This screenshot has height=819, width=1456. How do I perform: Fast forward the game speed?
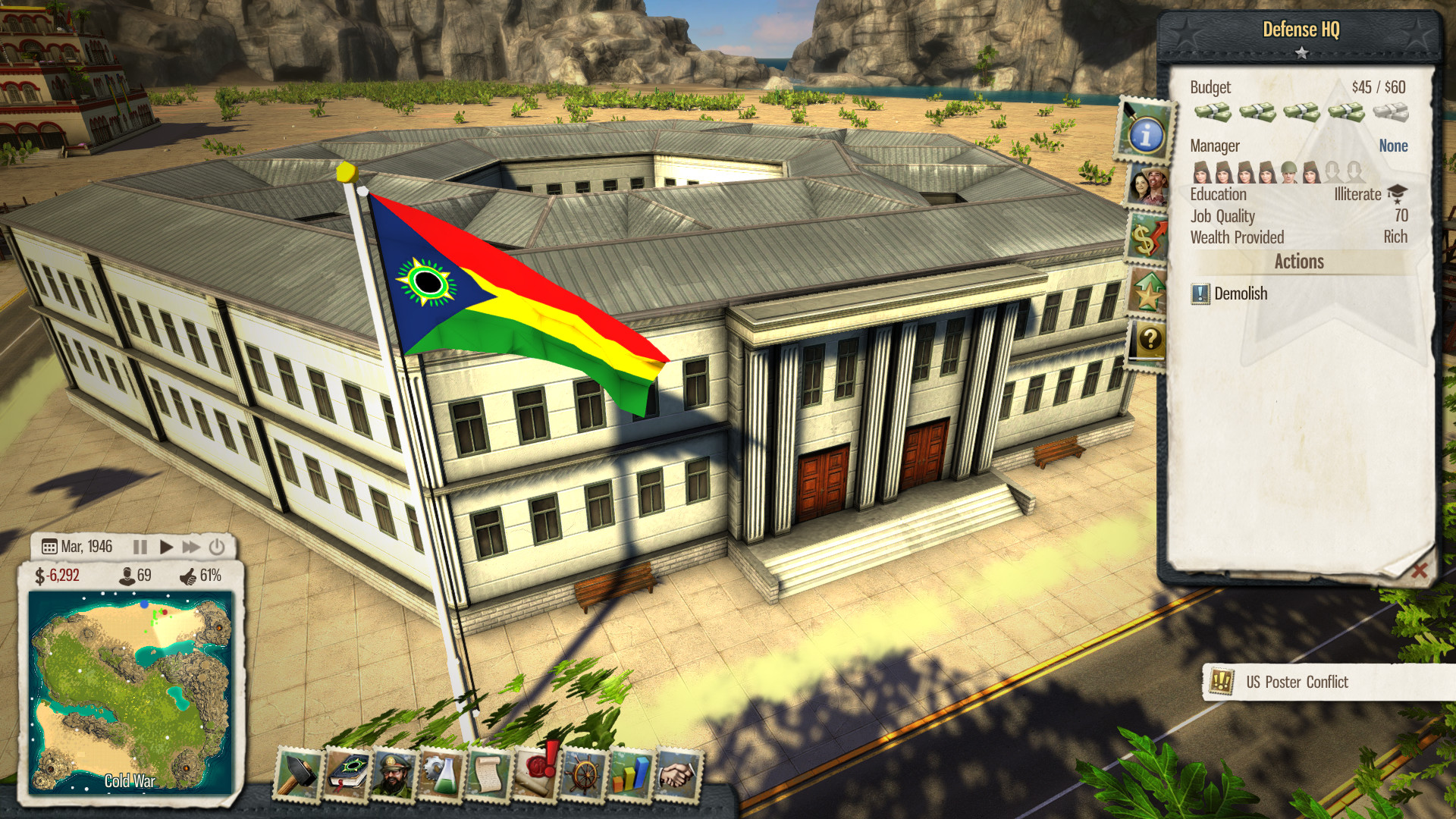tap(190, 545)
